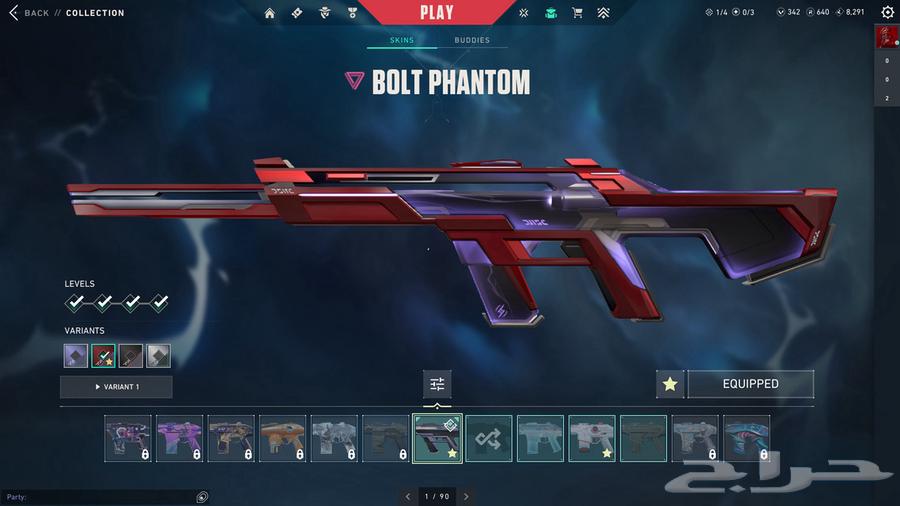This screenshot has width=900, height=506.
Task: Open the settings gear icon
Action: click(x=887, y=13)
